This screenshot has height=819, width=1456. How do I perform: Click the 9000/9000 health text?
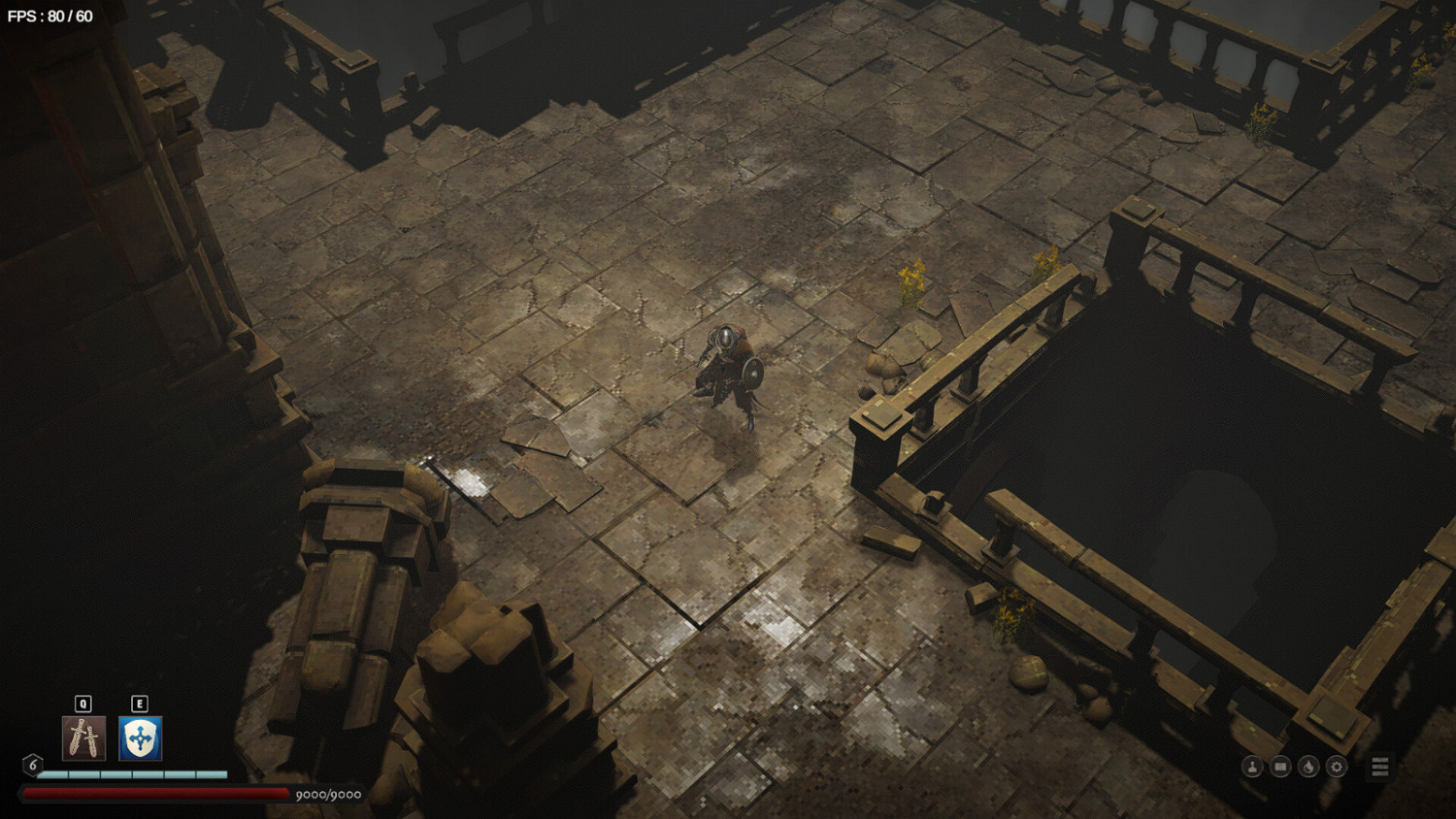point(327,793)
